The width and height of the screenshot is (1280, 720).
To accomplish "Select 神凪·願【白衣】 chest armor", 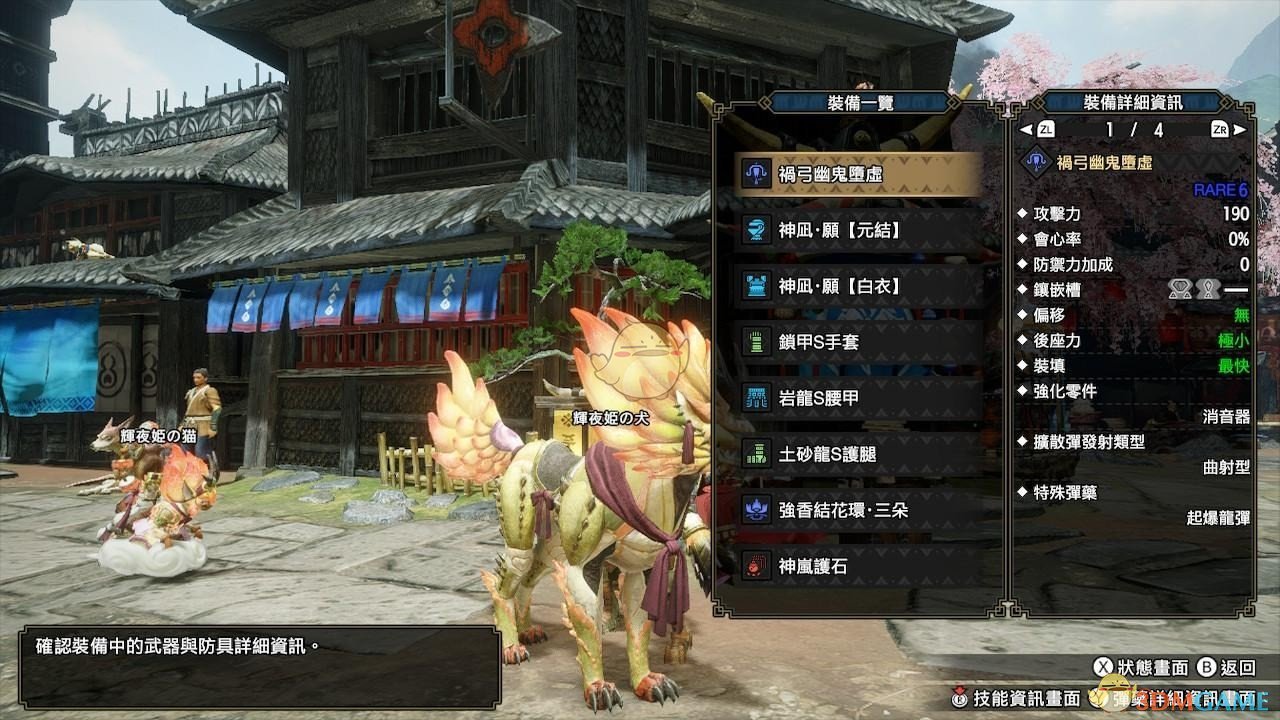I will click(x=858, y=287).
